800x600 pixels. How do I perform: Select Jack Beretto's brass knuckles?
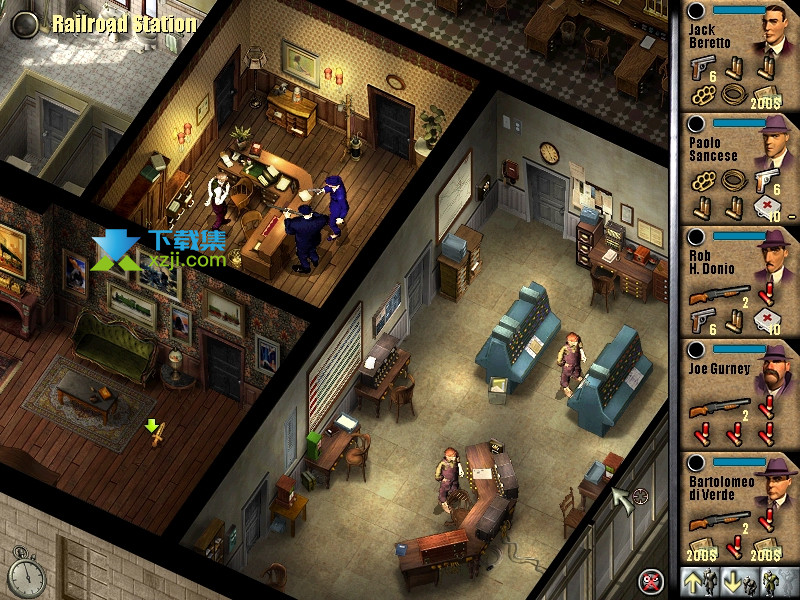701,94
